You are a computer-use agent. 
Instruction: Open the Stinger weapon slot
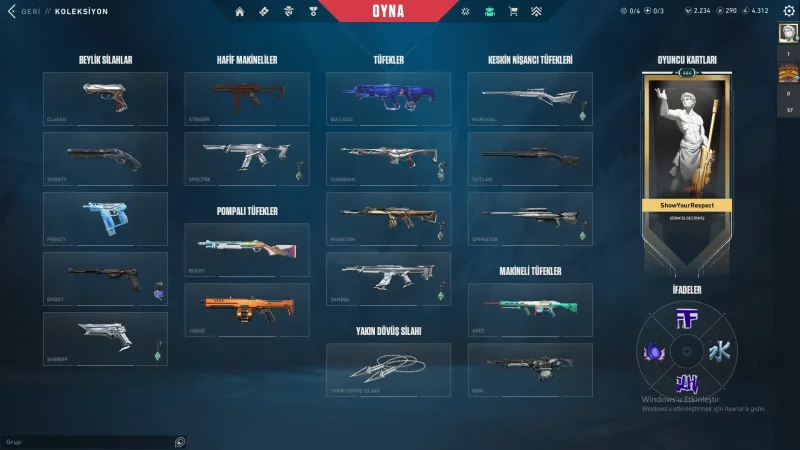click(x=247, y=98)
